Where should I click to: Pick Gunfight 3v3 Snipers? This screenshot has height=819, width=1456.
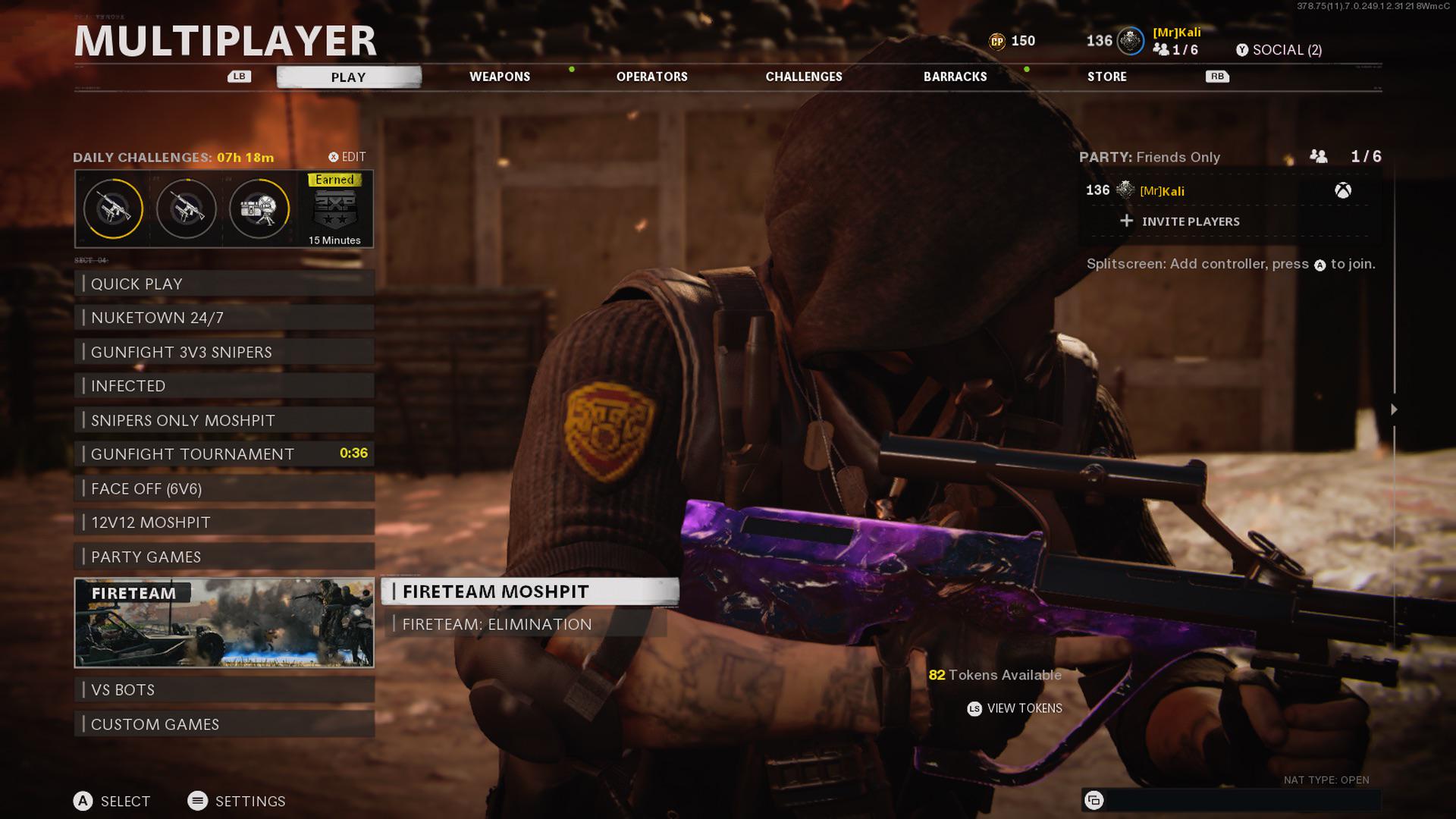click(x=224, y=352)
